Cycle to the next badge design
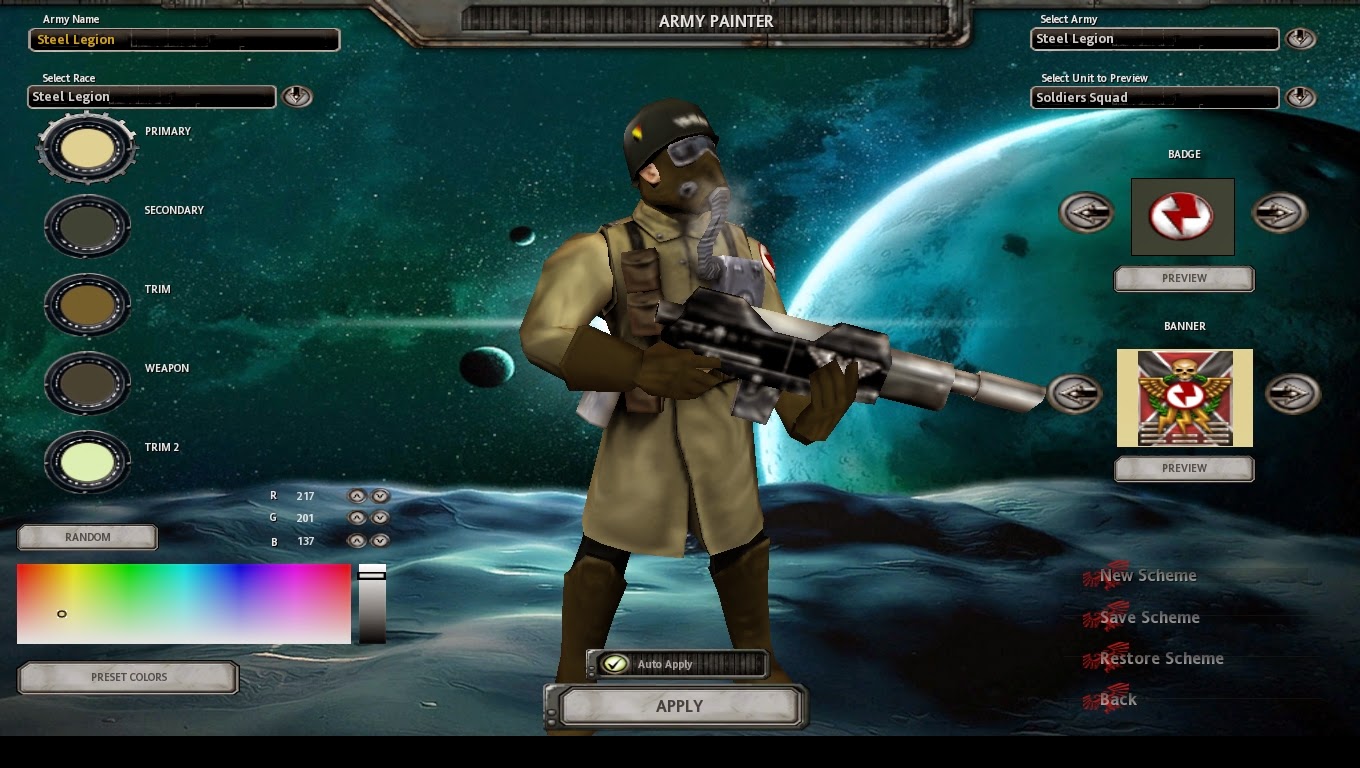Image resolution: width=1360 pixels, height=768 pixels. 1280,212
